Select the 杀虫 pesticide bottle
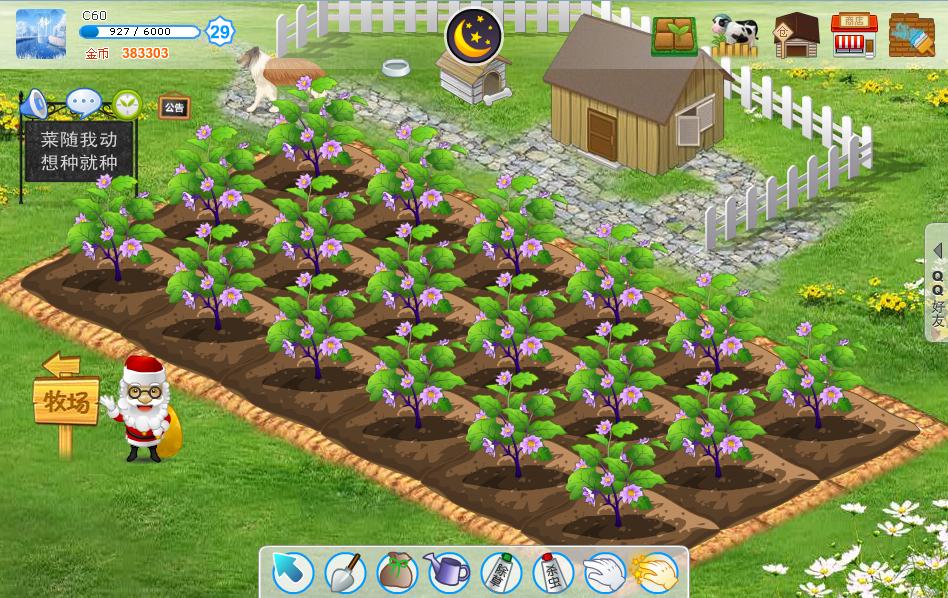This screenshot has width=948, height=598. coord(552,572)
